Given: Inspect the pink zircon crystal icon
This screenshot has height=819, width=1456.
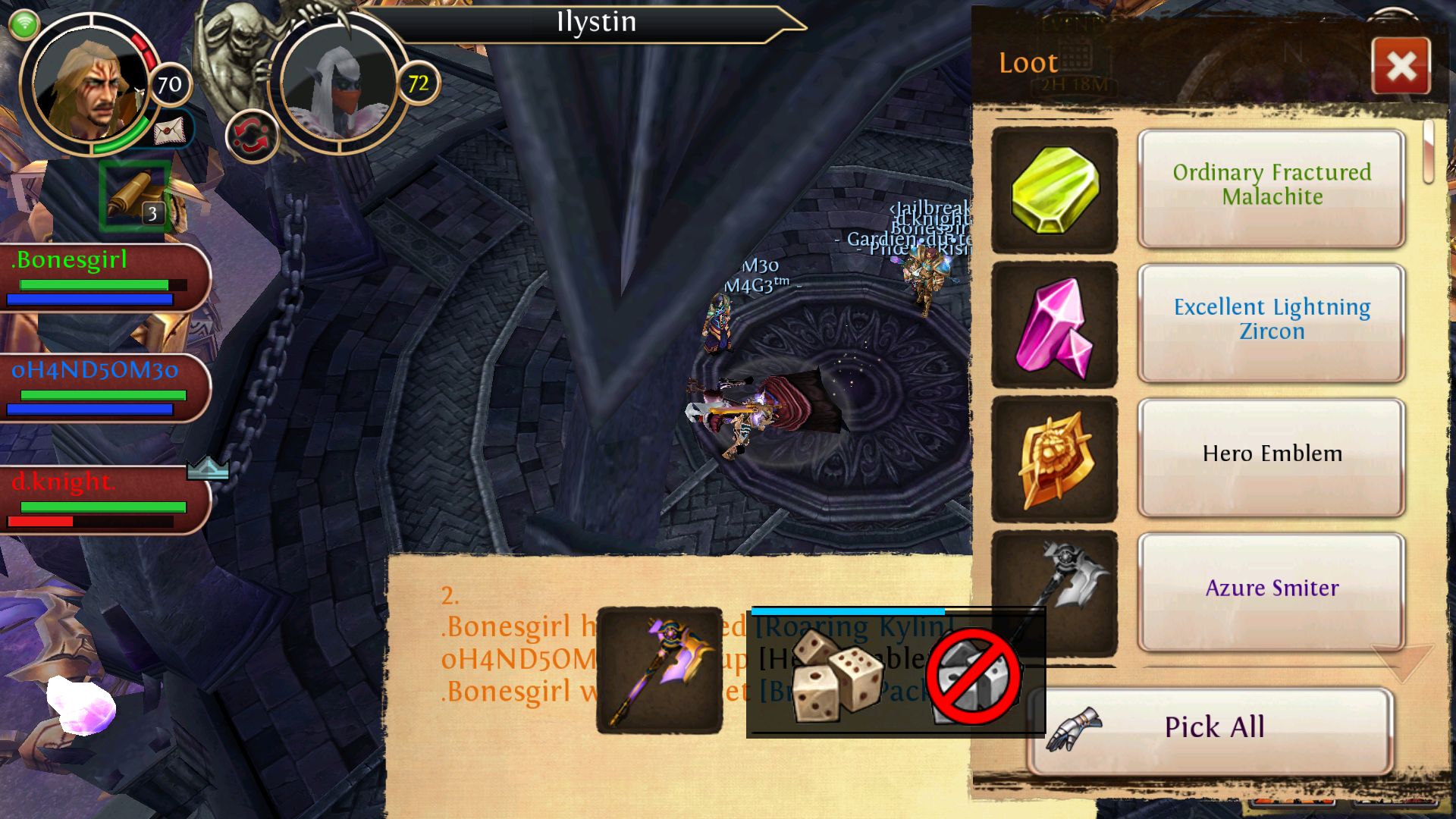Looking at the screenshot, I should pyautogui.click(x=1054, y=325).
